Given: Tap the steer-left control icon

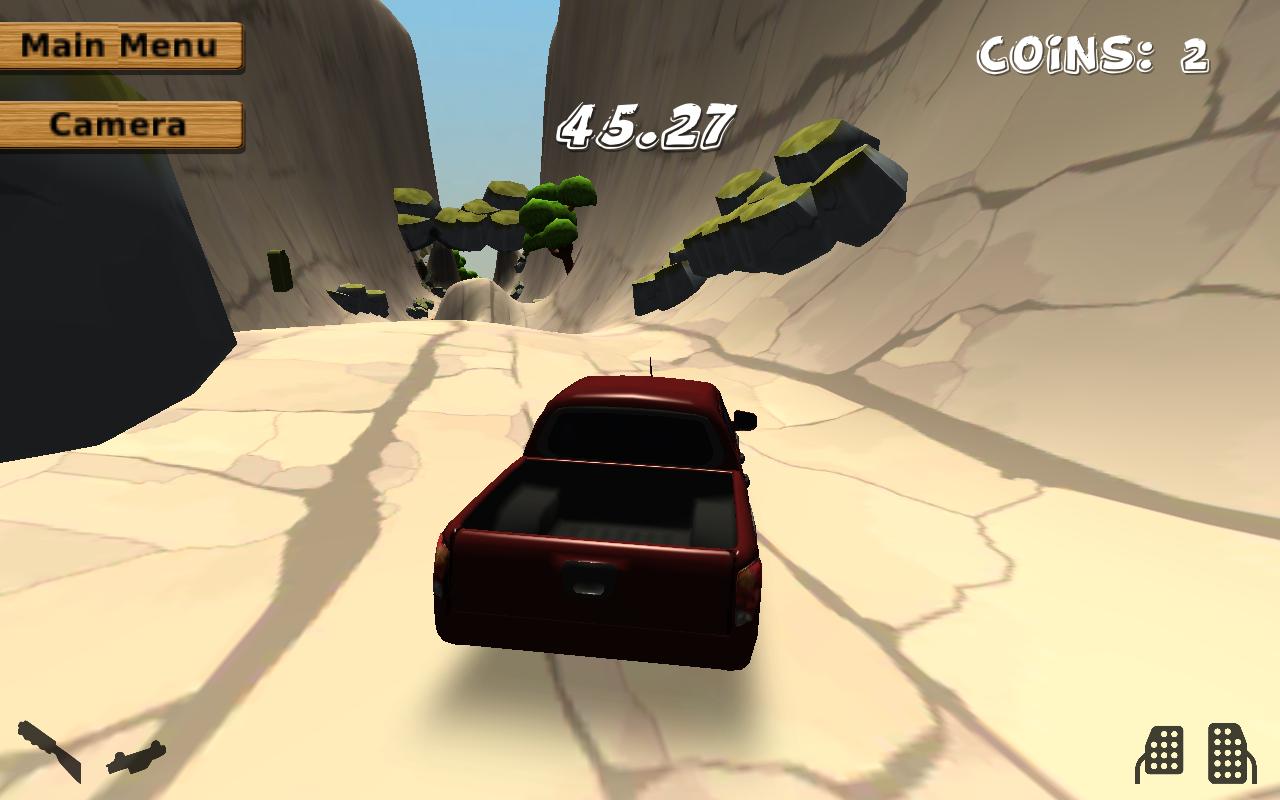Looking at the screenshot, I should click(49, 751).
